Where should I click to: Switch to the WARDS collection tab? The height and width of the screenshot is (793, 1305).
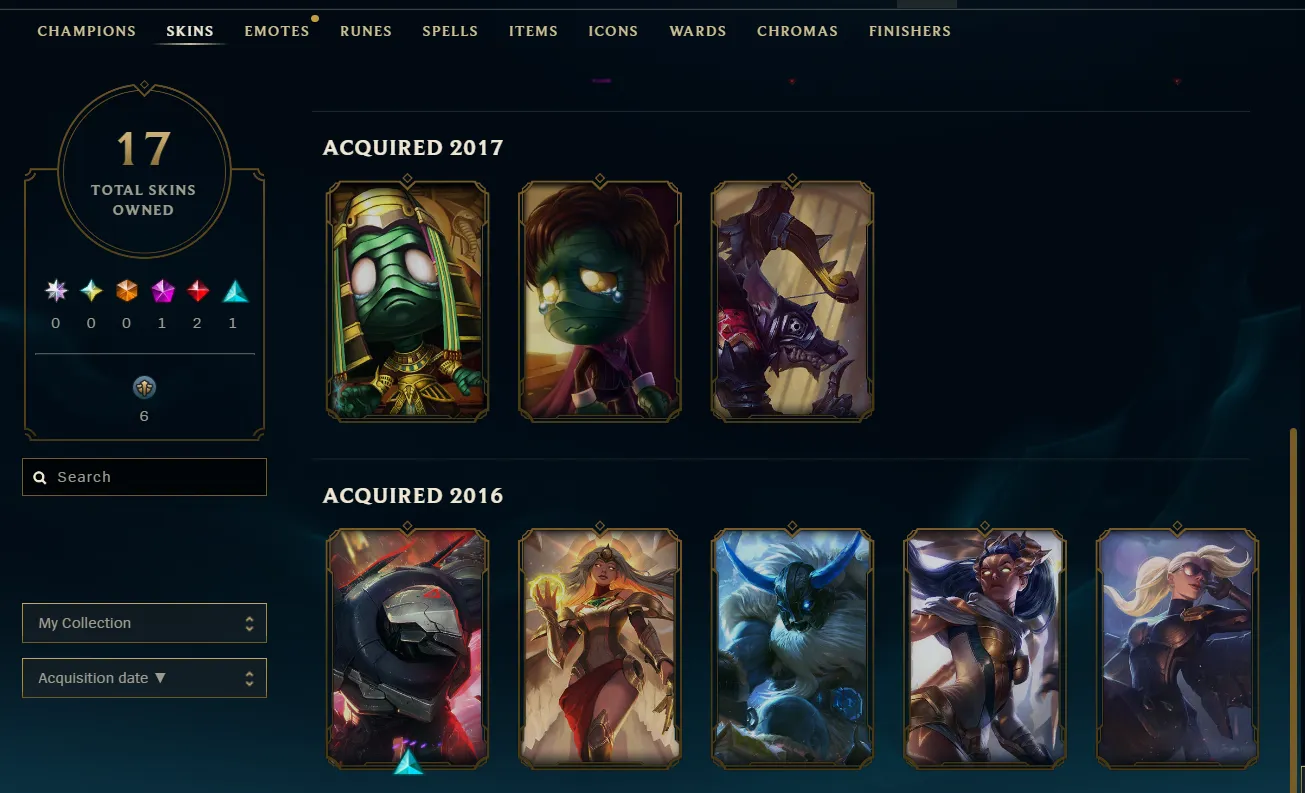(x=697, y=31)
